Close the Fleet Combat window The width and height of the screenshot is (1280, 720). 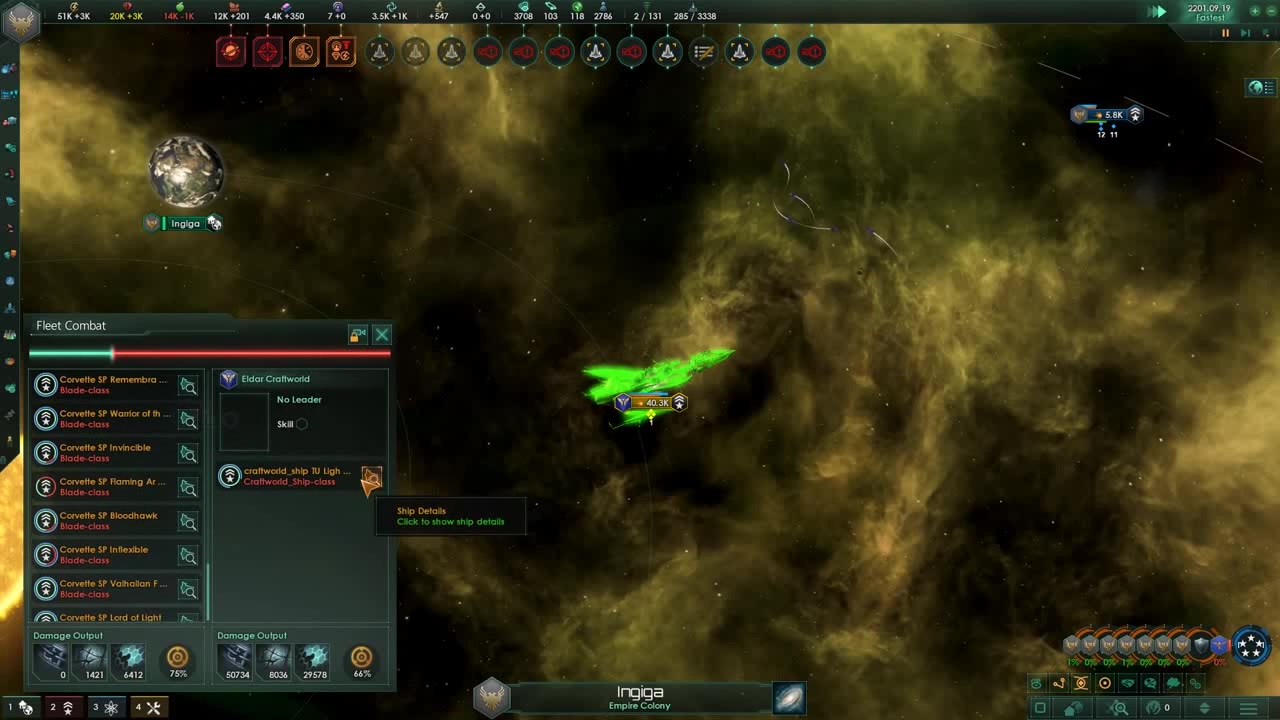point(382,335)
